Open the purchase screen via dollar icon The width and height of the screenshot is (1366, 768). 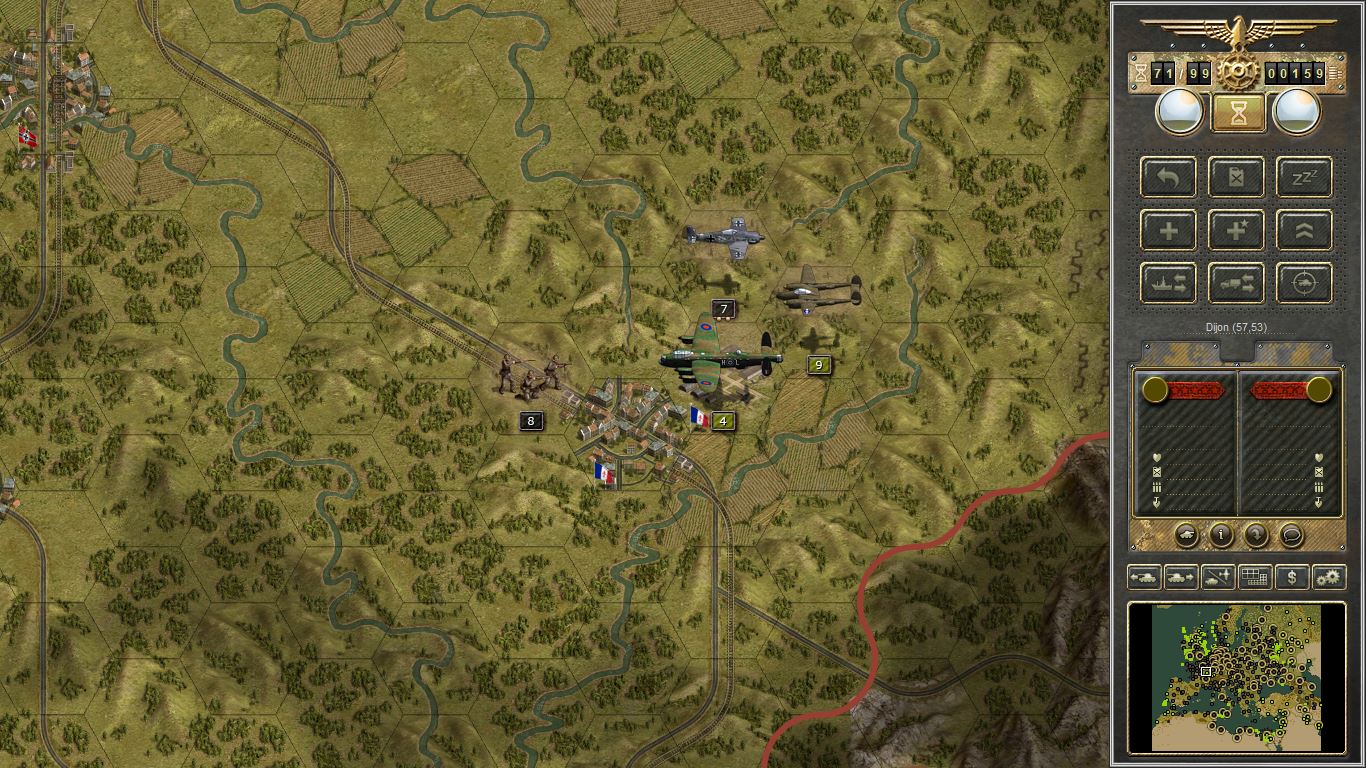(1292, 576)
